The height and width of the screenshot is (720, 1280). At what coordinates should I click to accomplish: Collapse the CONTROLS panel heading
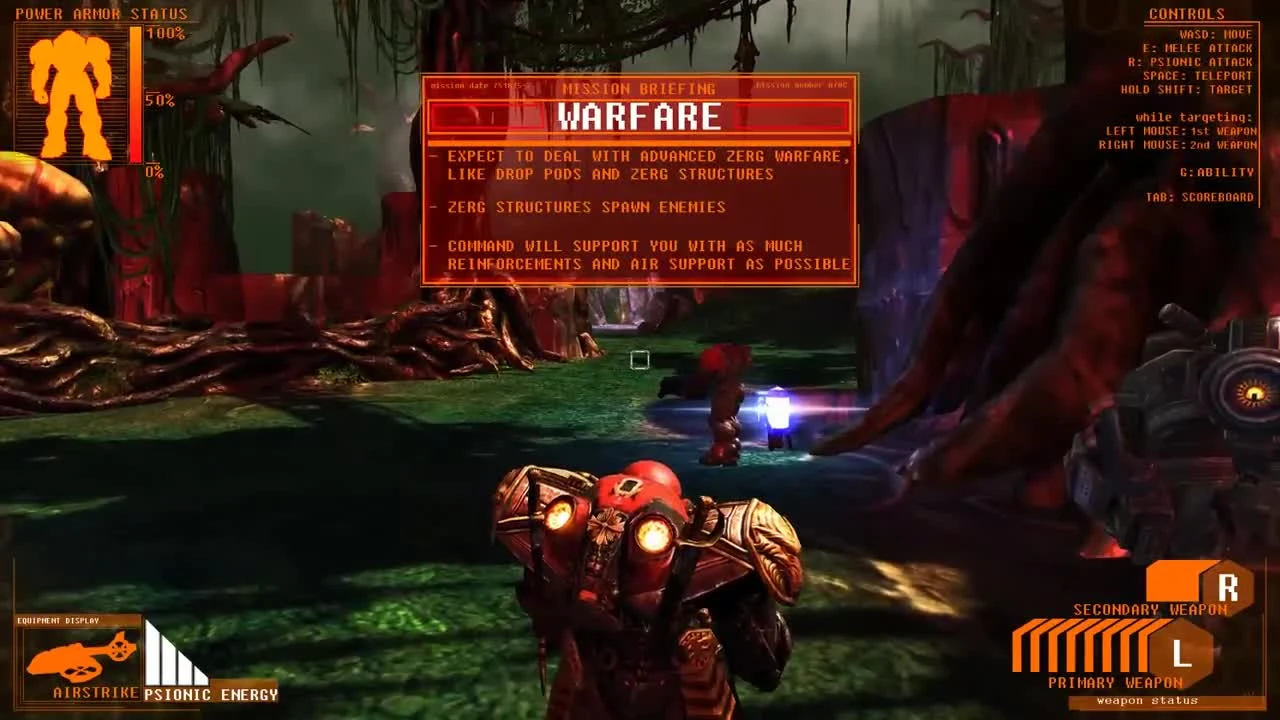click(x=1187, y=13)
